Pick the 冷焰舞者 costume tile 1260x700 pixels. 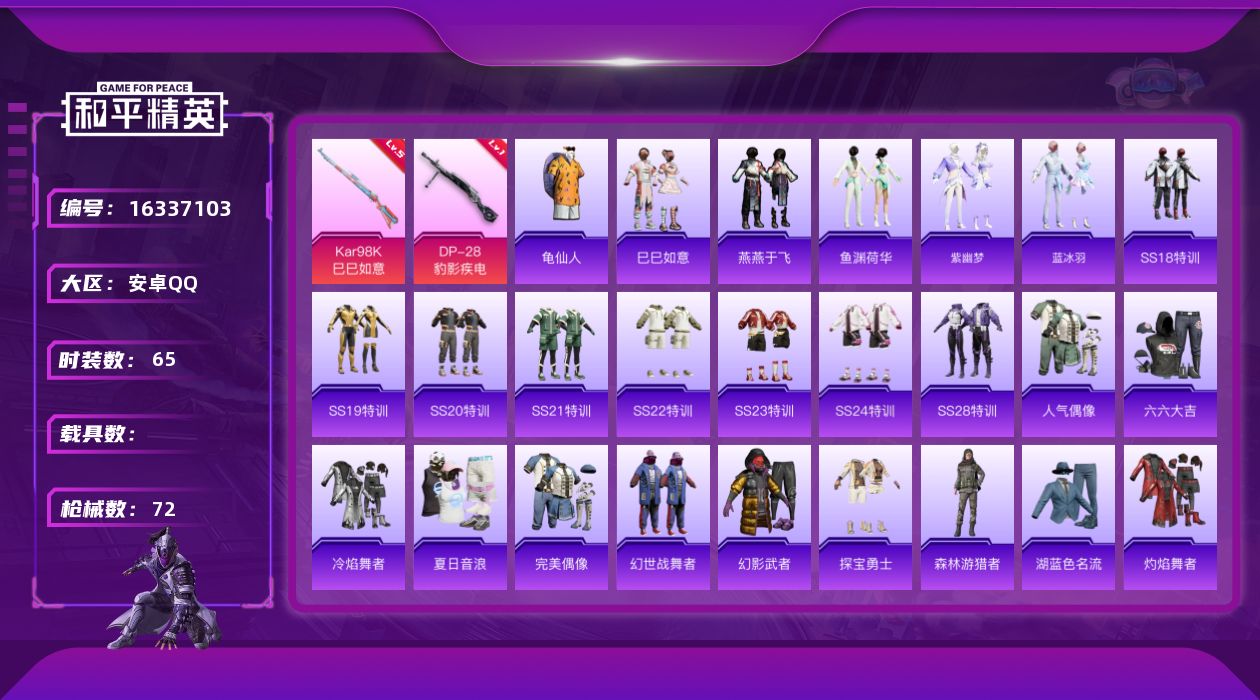click(358, 517)
